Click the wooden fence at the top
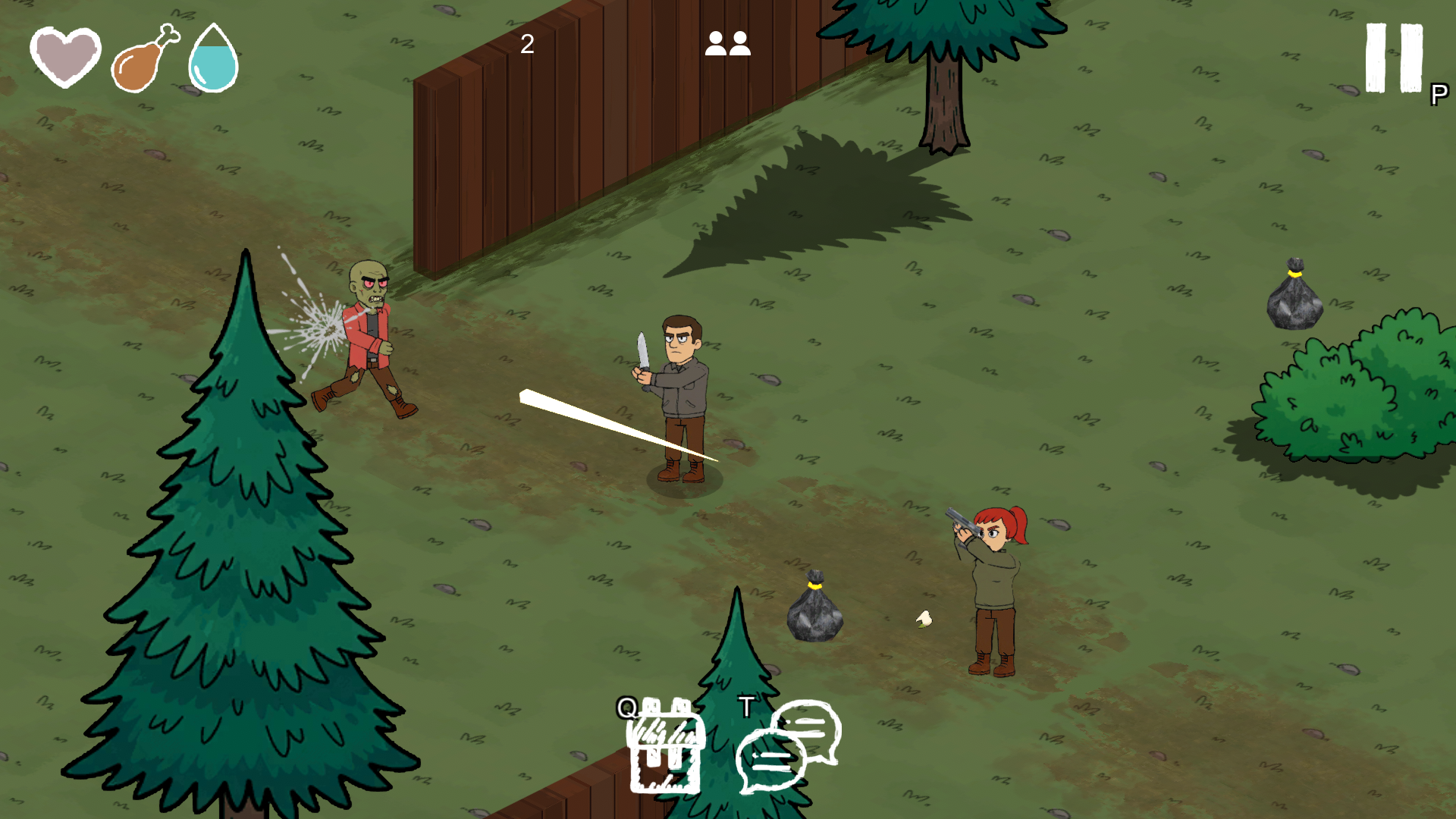The height and width of the screenshot is (819, 1456). [x=607, y=152]
